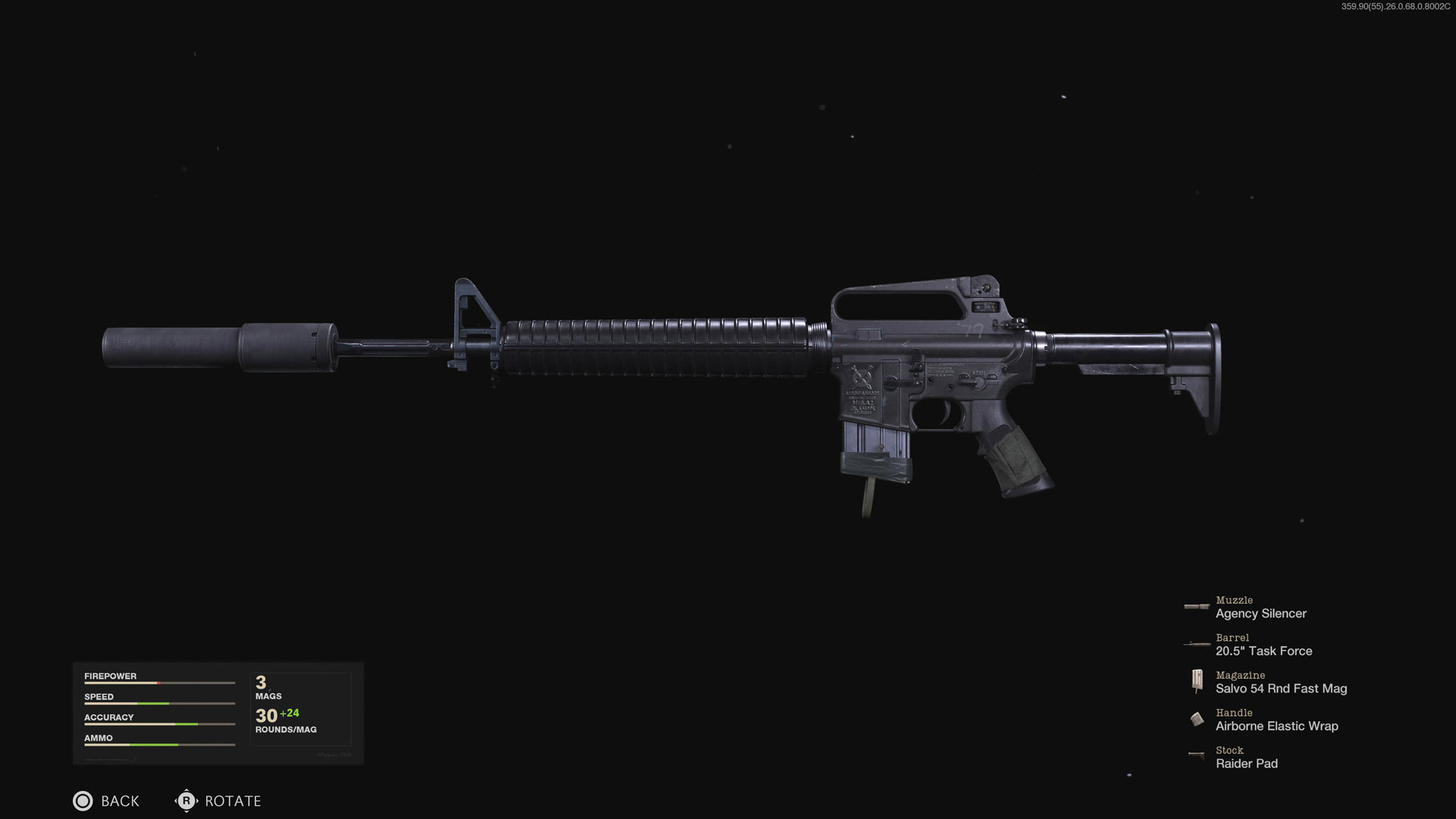Open the Muzzle attachment slot

pyautogui.click(x=1261, y=607)
